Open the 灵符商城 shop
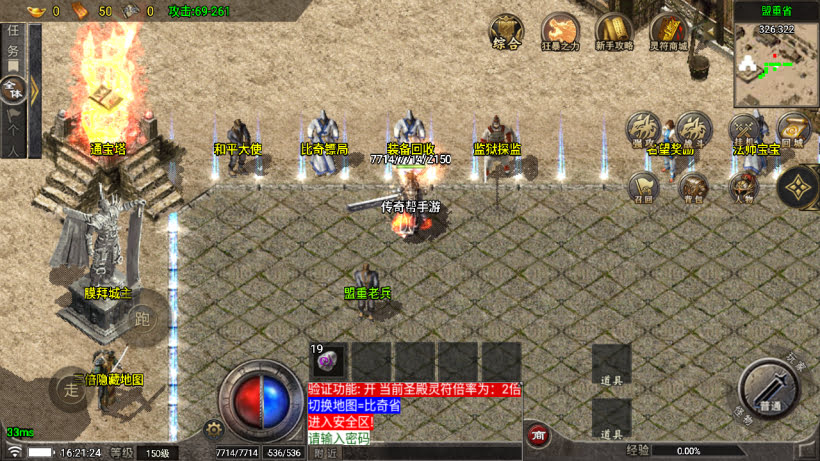 [668, 31]
